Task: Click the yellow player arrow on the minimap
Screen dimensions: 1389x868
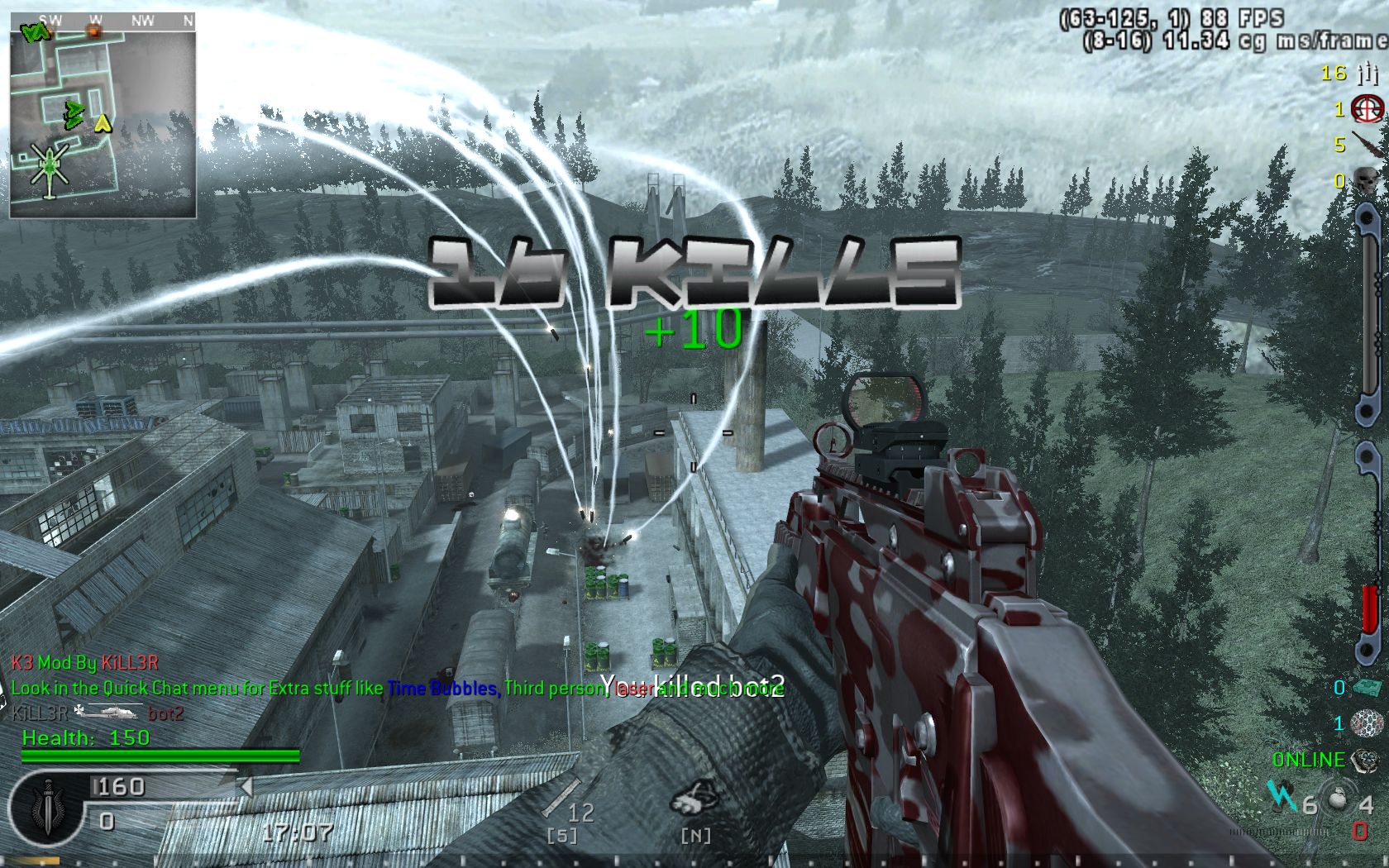Action: (x=103, y=124)
